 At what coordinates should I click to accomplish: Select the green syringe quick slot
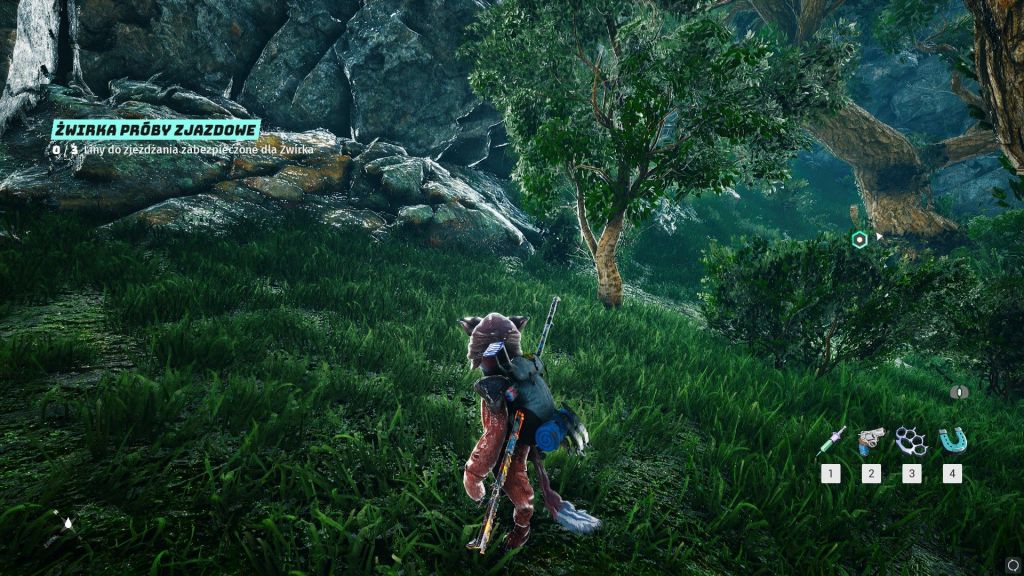830,441
